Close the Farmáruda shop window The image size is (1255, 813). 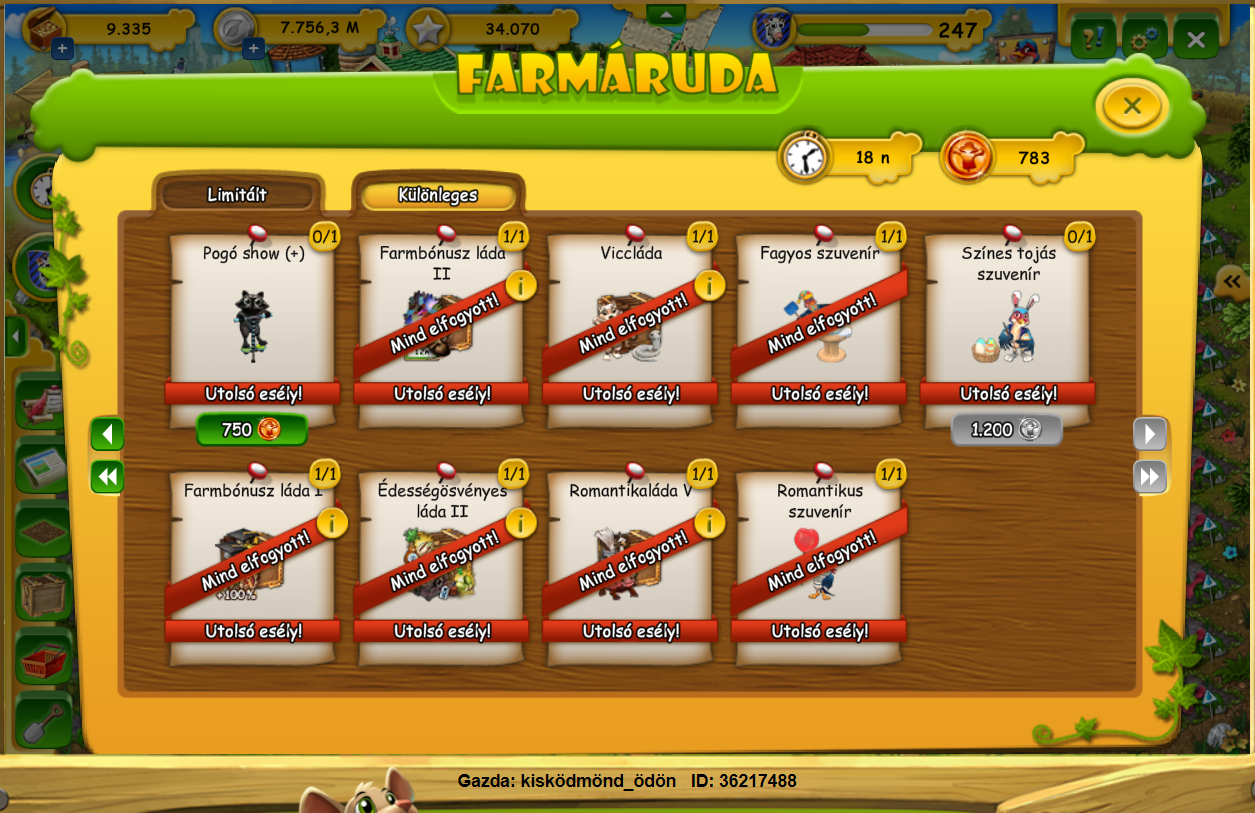(x=1131, y=106)
